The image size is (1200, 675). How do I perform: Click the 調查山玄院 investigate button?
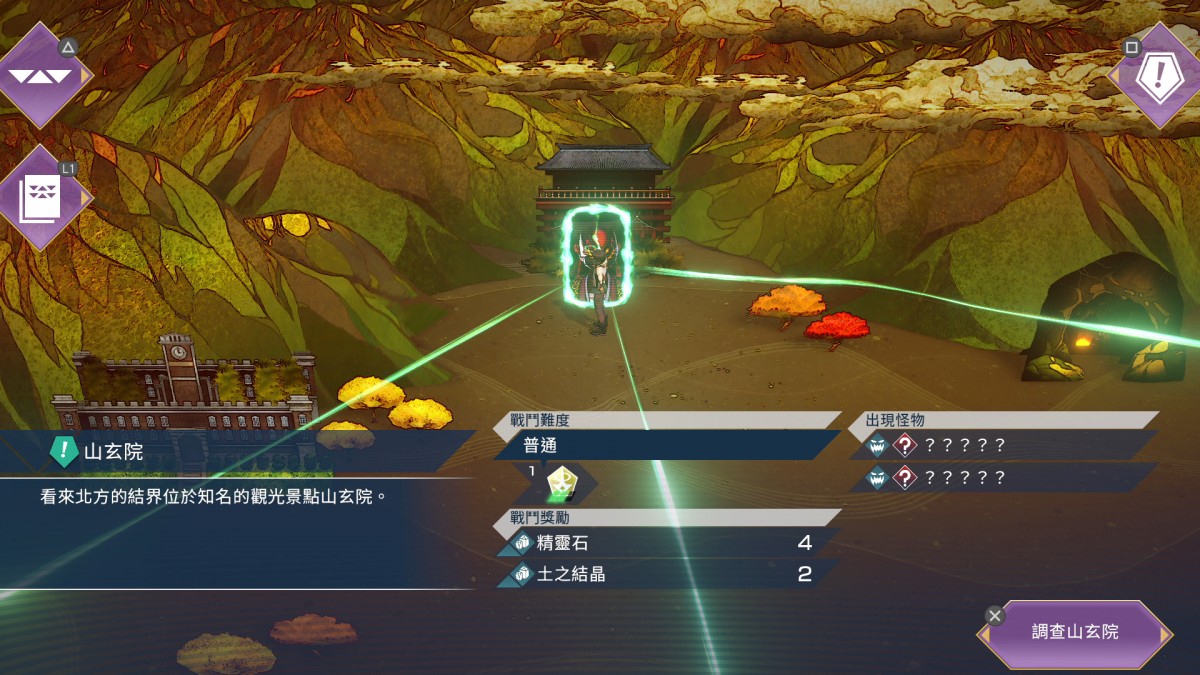coord(1075,633)
